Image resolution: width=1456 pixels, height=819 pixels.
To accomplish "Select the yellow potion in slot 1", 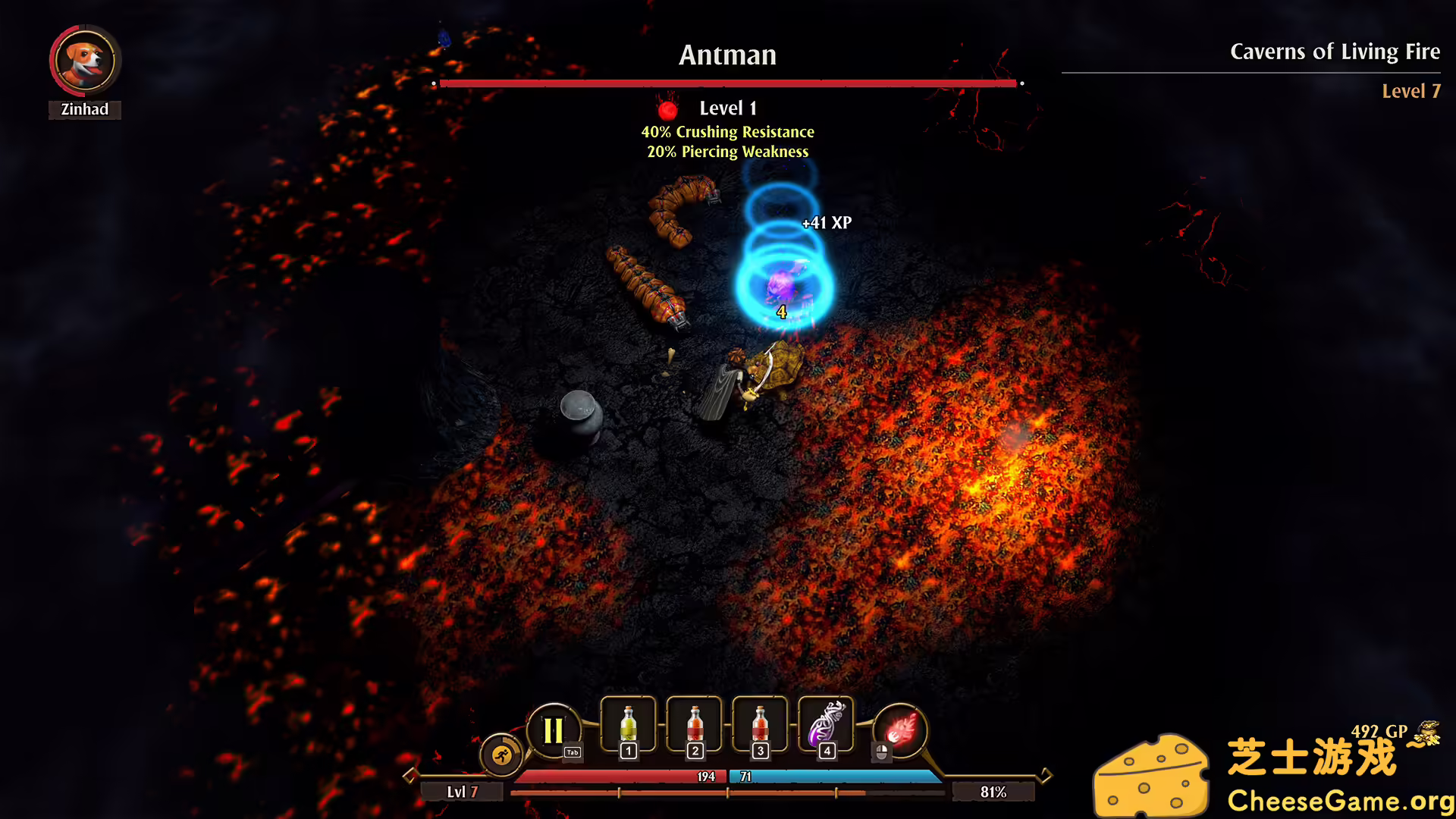I will [628, 724].
